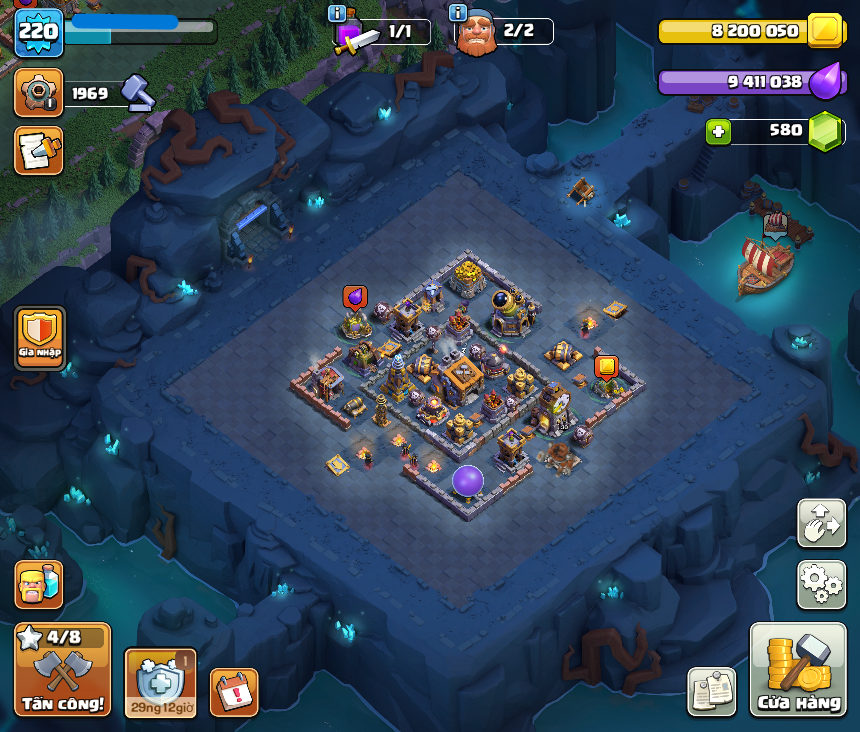Open the scroll and pencil messages icon

pyautogui.click(x=38, y=150)
